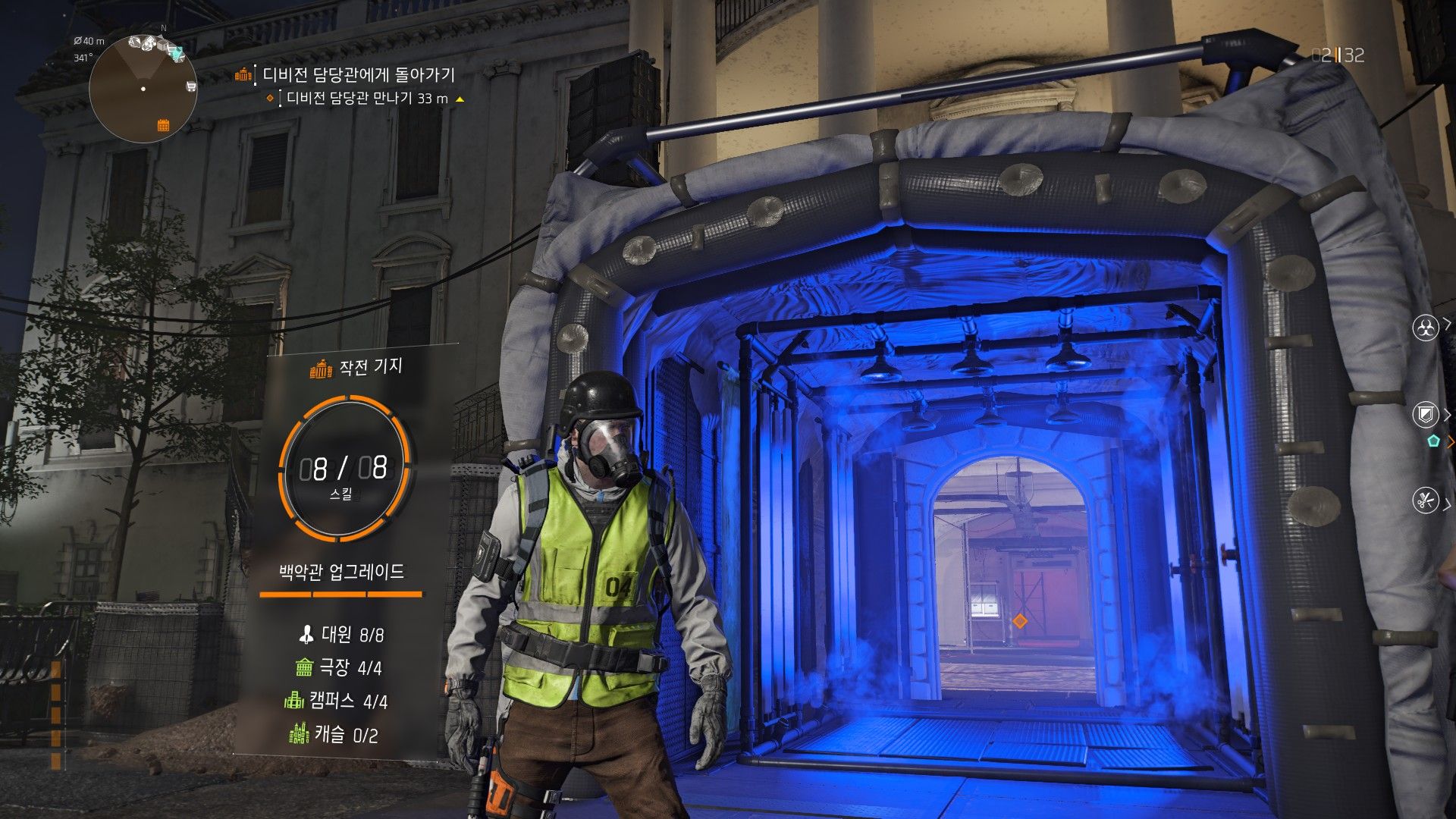Select the 극장 4/4 settlement row

tap(339, 667)
